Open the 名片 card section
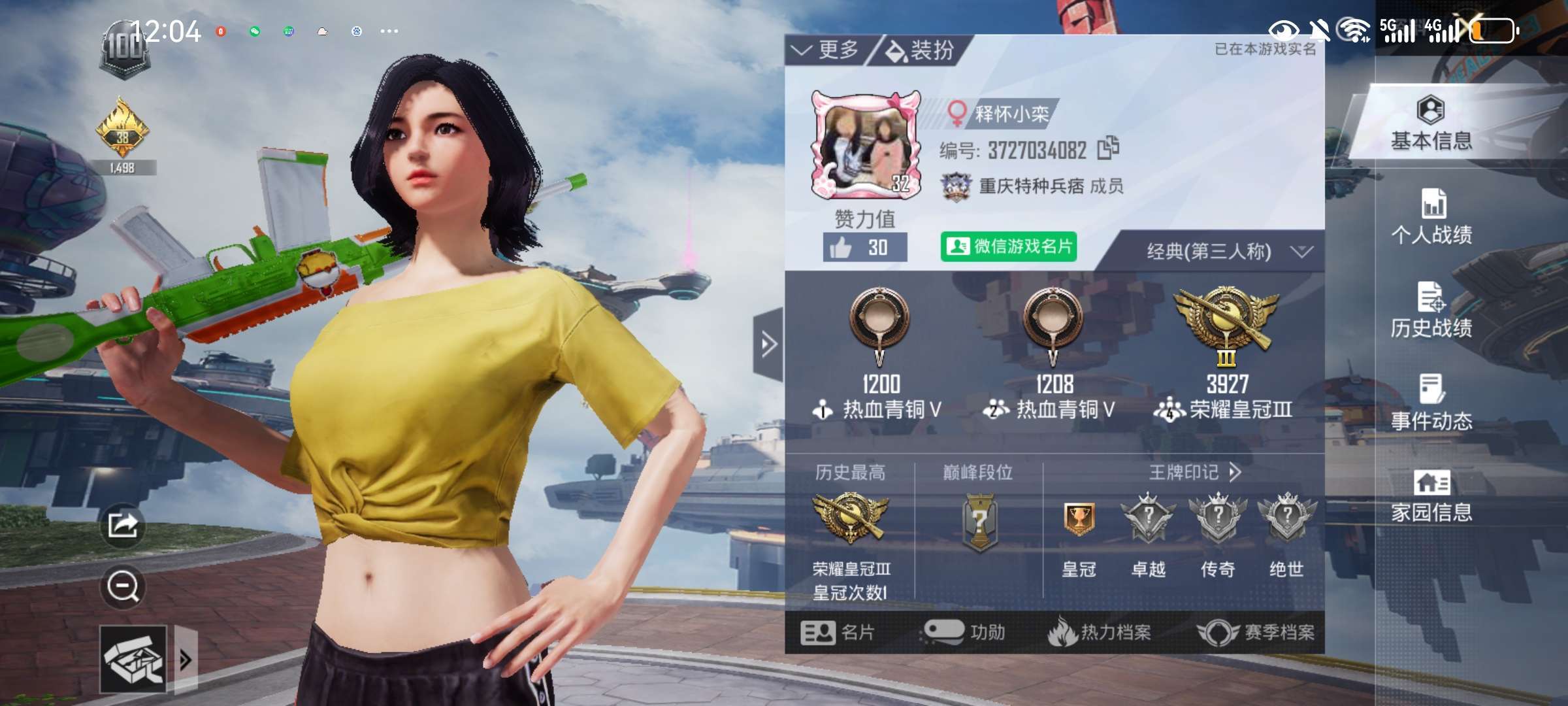This screenshot has width=1568, height=706. pos(837,632)
